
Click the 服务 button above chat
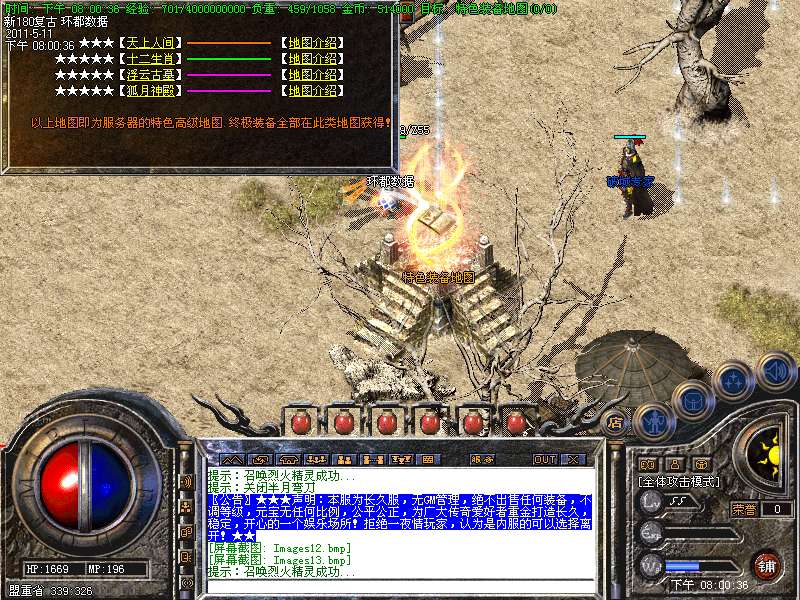click(481, 460)
